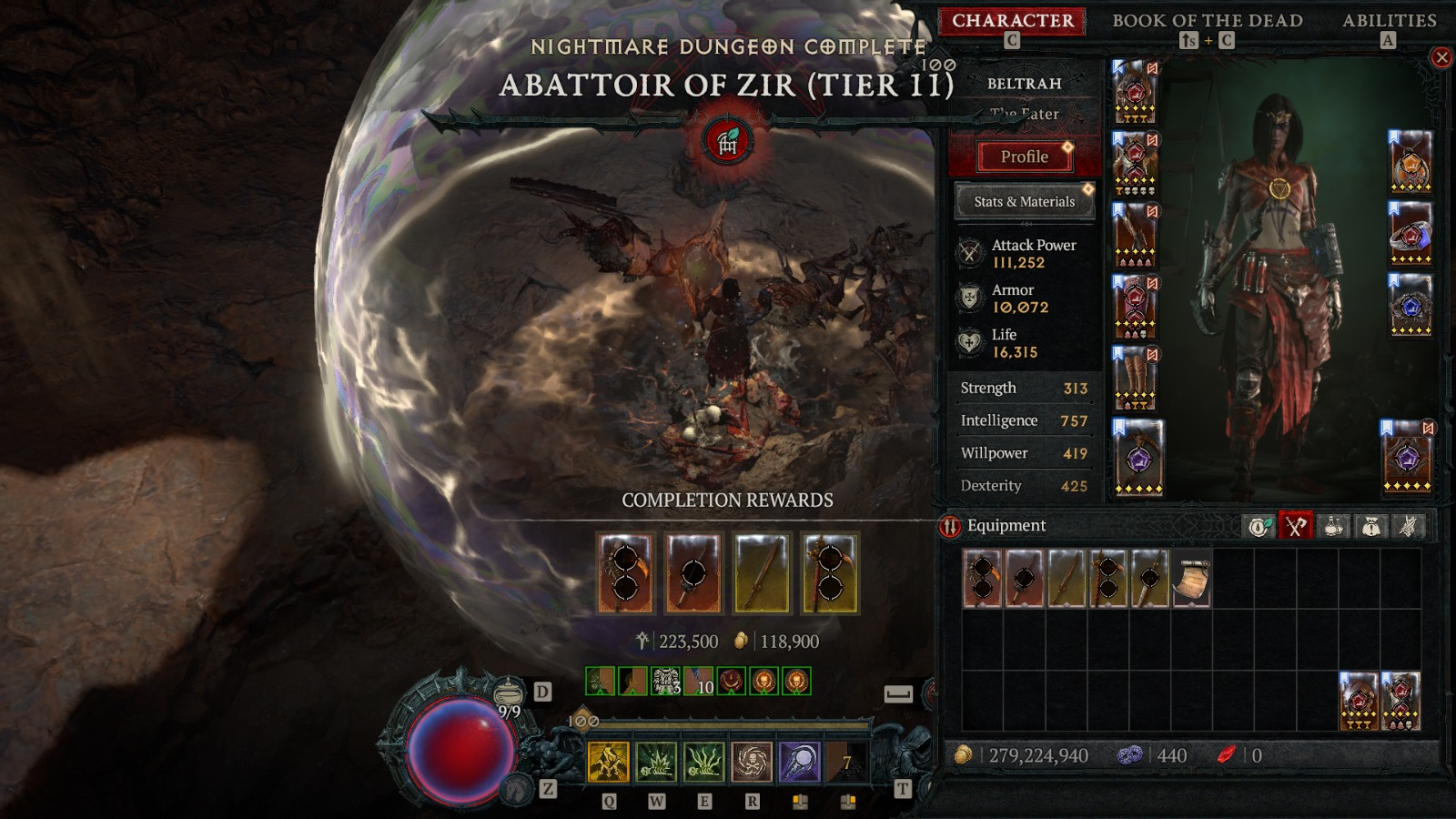Click the horse mount icon

tap(519, 787)
